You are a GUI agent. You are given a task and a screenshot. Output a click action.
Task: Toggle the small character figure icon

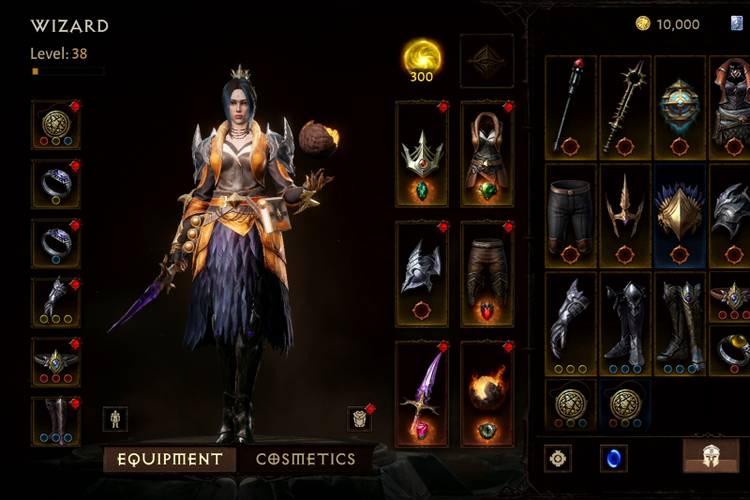click(115, 418)
